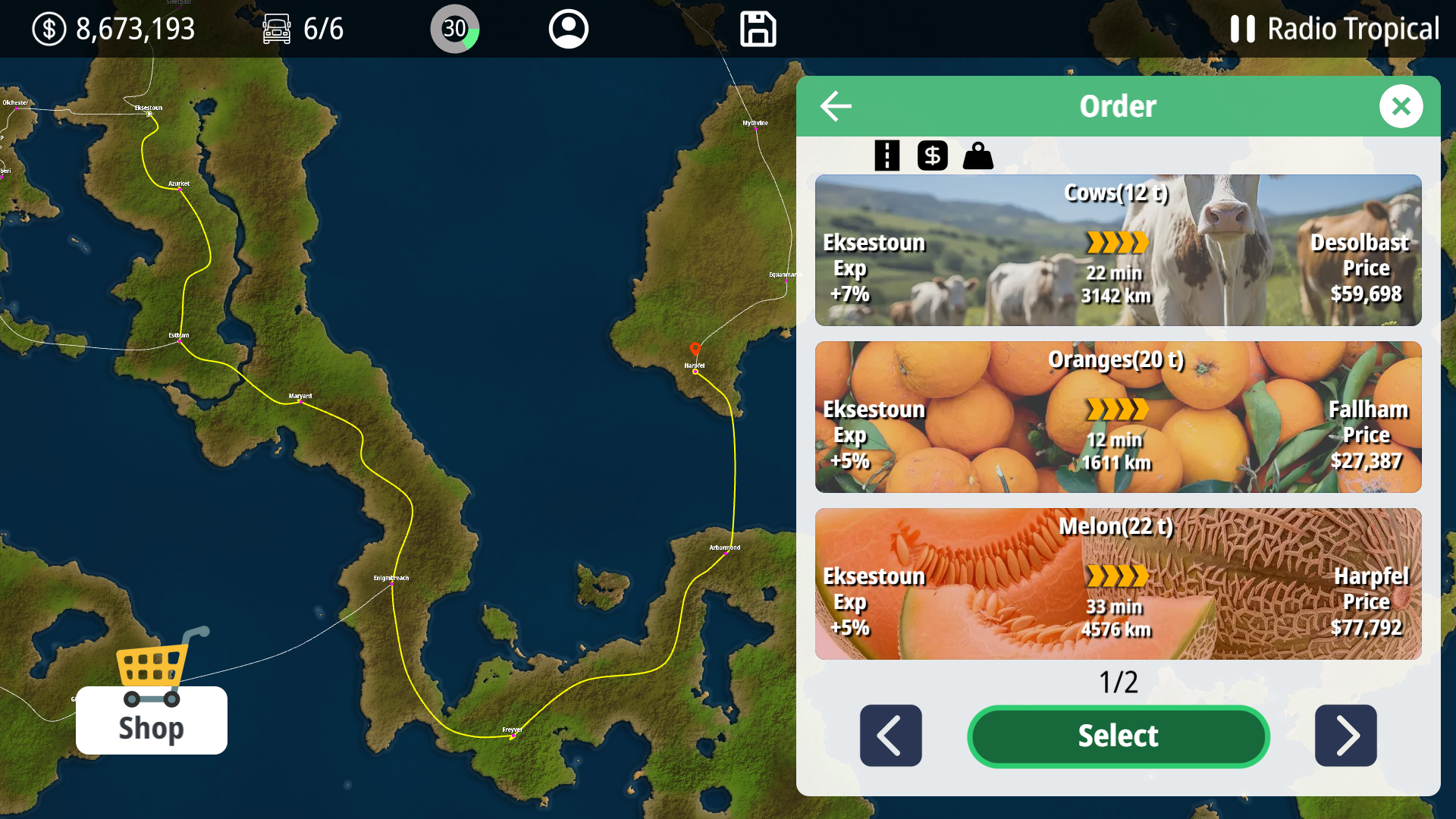Click the money balance dollar icon

coord(49,29)
